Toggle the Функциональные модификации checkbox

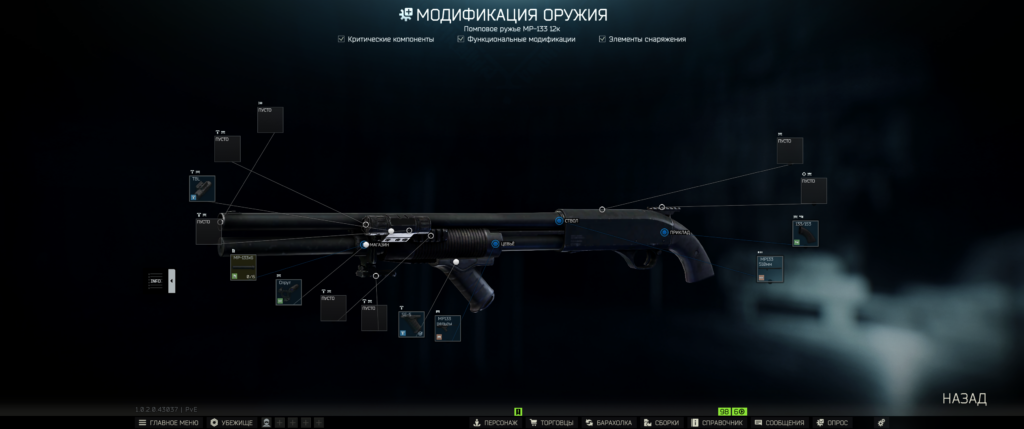click(461, 39)
